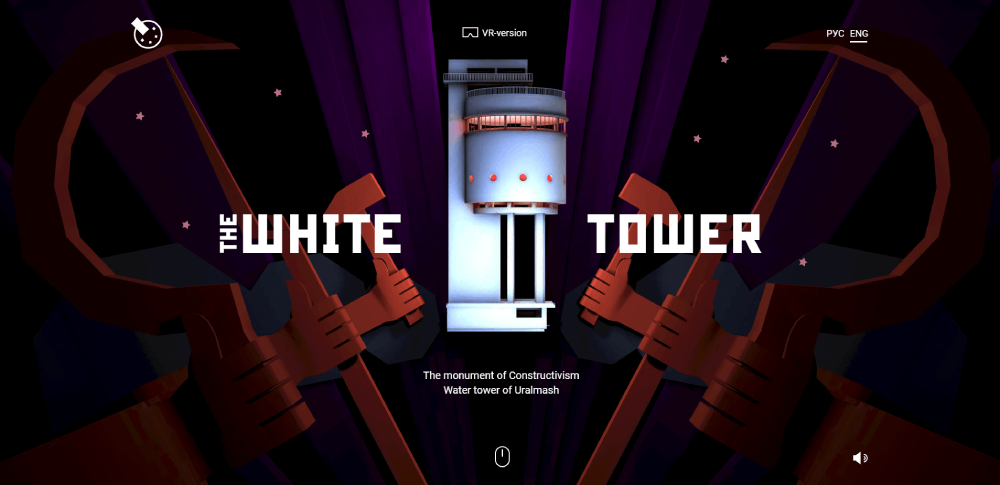Open the VR-version link

(495, 33)
